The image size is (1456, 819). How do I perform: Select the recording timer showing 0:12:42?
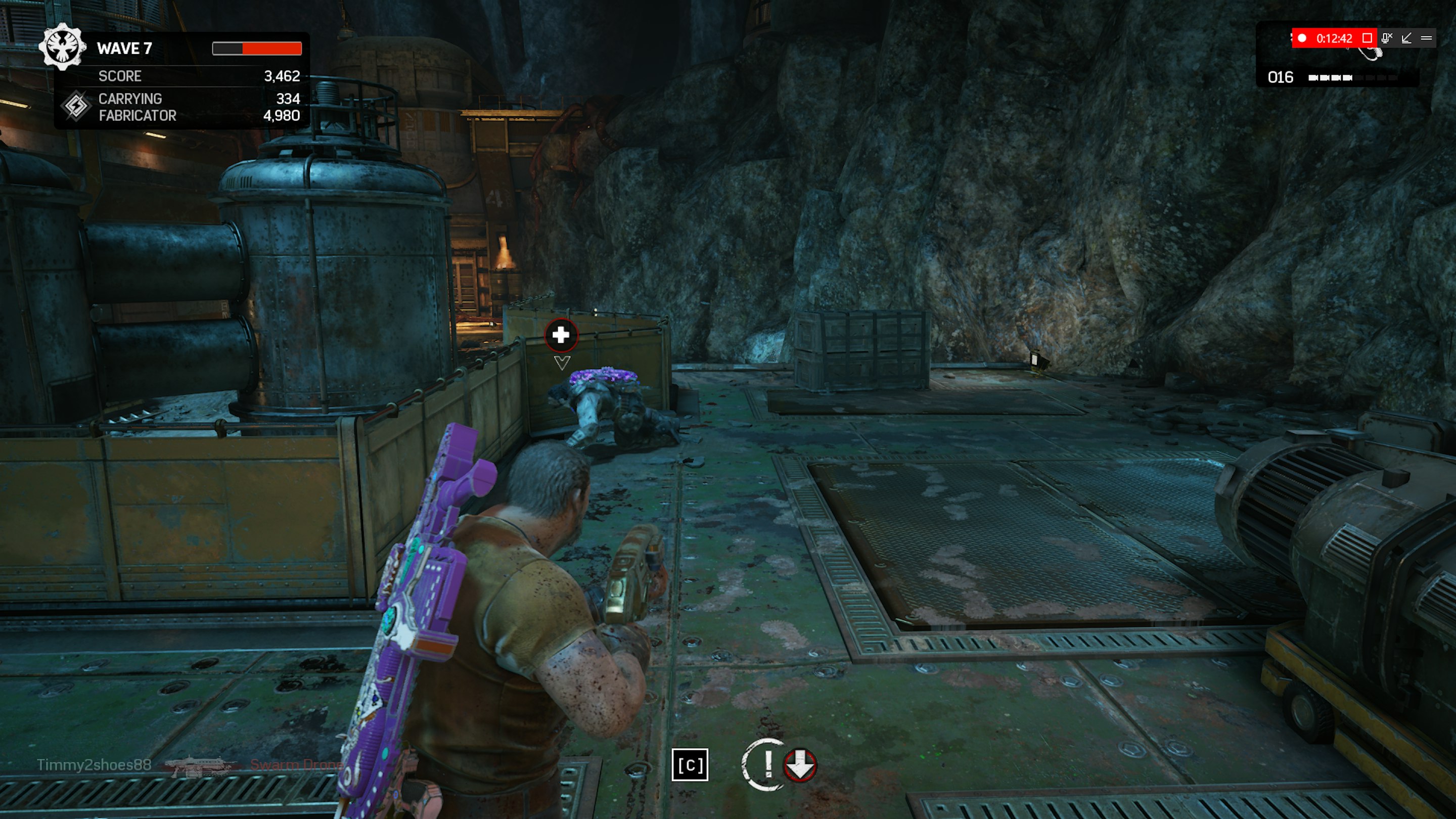1334,38
